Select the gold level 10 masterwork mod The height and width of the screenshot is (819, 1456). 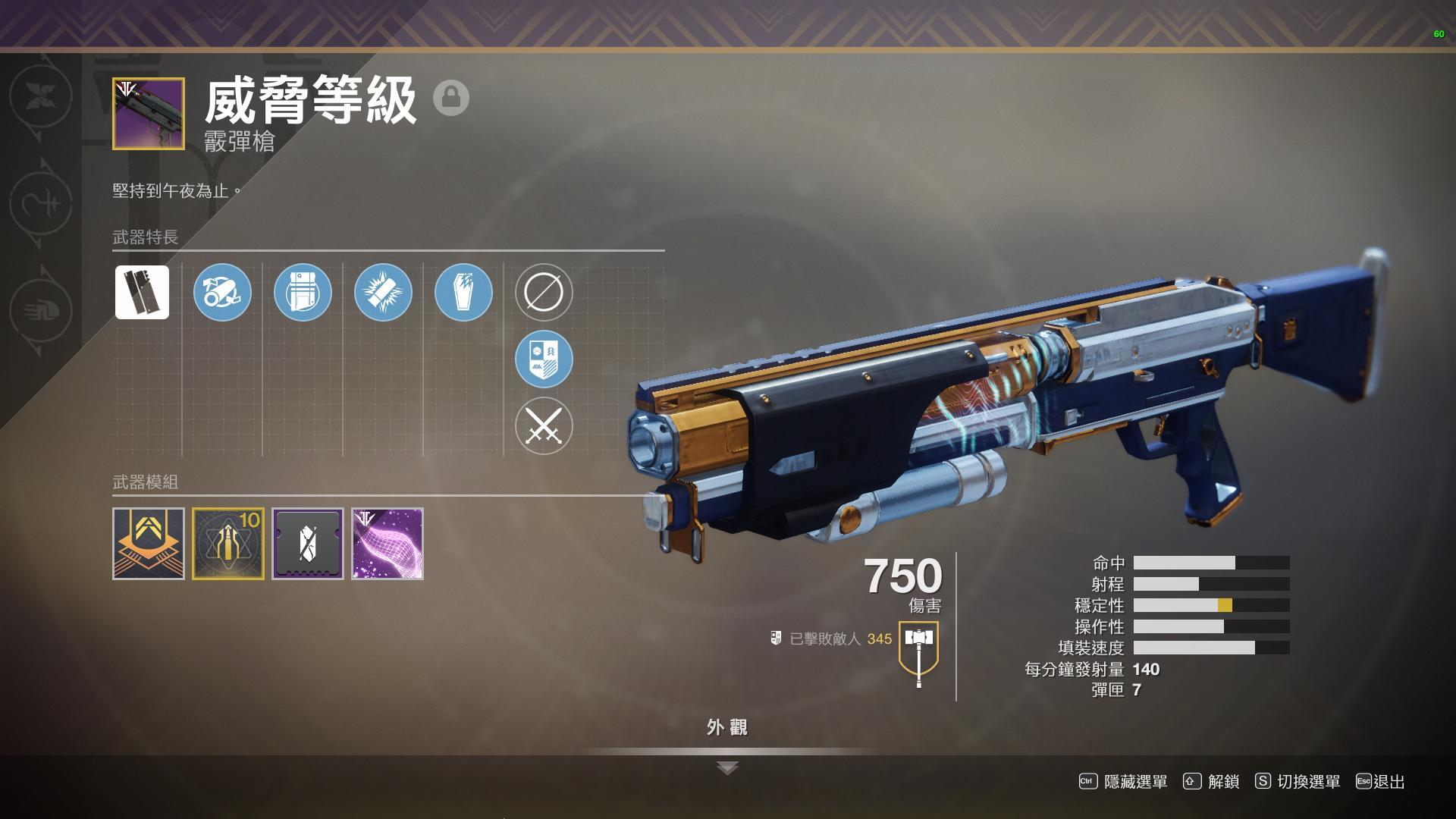coord(228,543)
